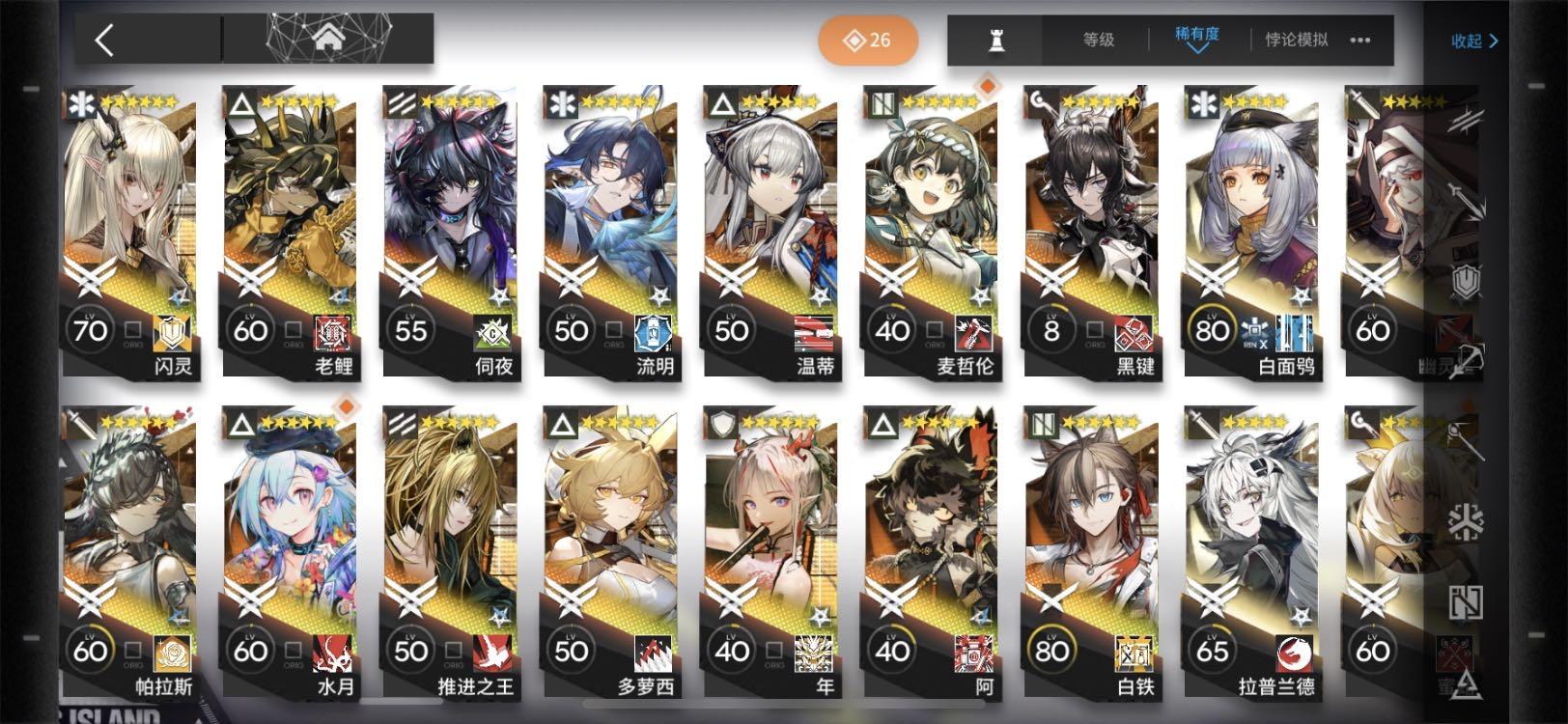This screenshot has width=1568, height=724.
Task: Click the white rook chess piece icon
Action: [998, 40]
